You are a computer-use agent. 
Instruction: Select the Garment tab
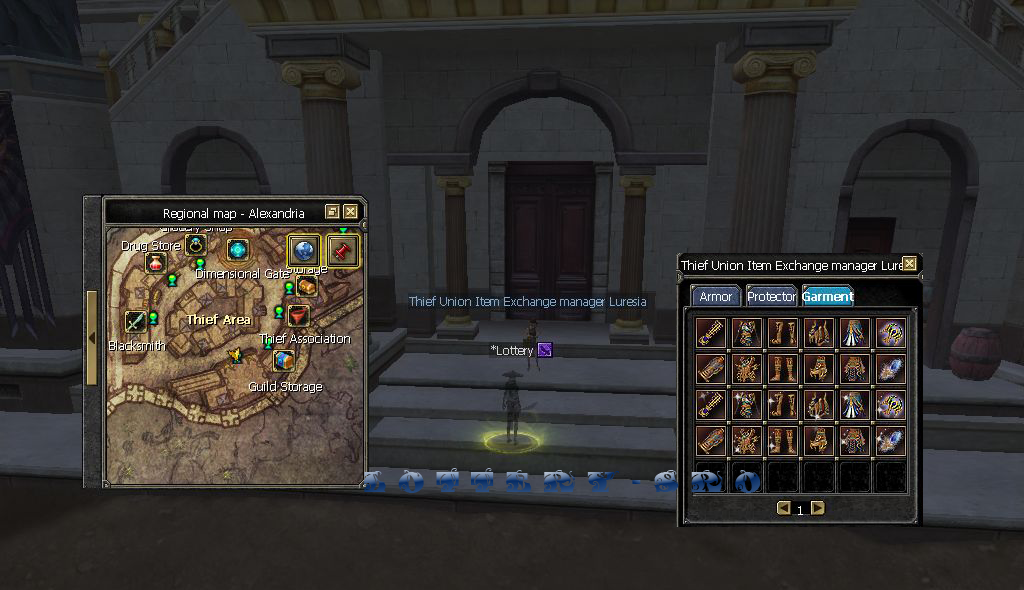[x=827, y=297]
